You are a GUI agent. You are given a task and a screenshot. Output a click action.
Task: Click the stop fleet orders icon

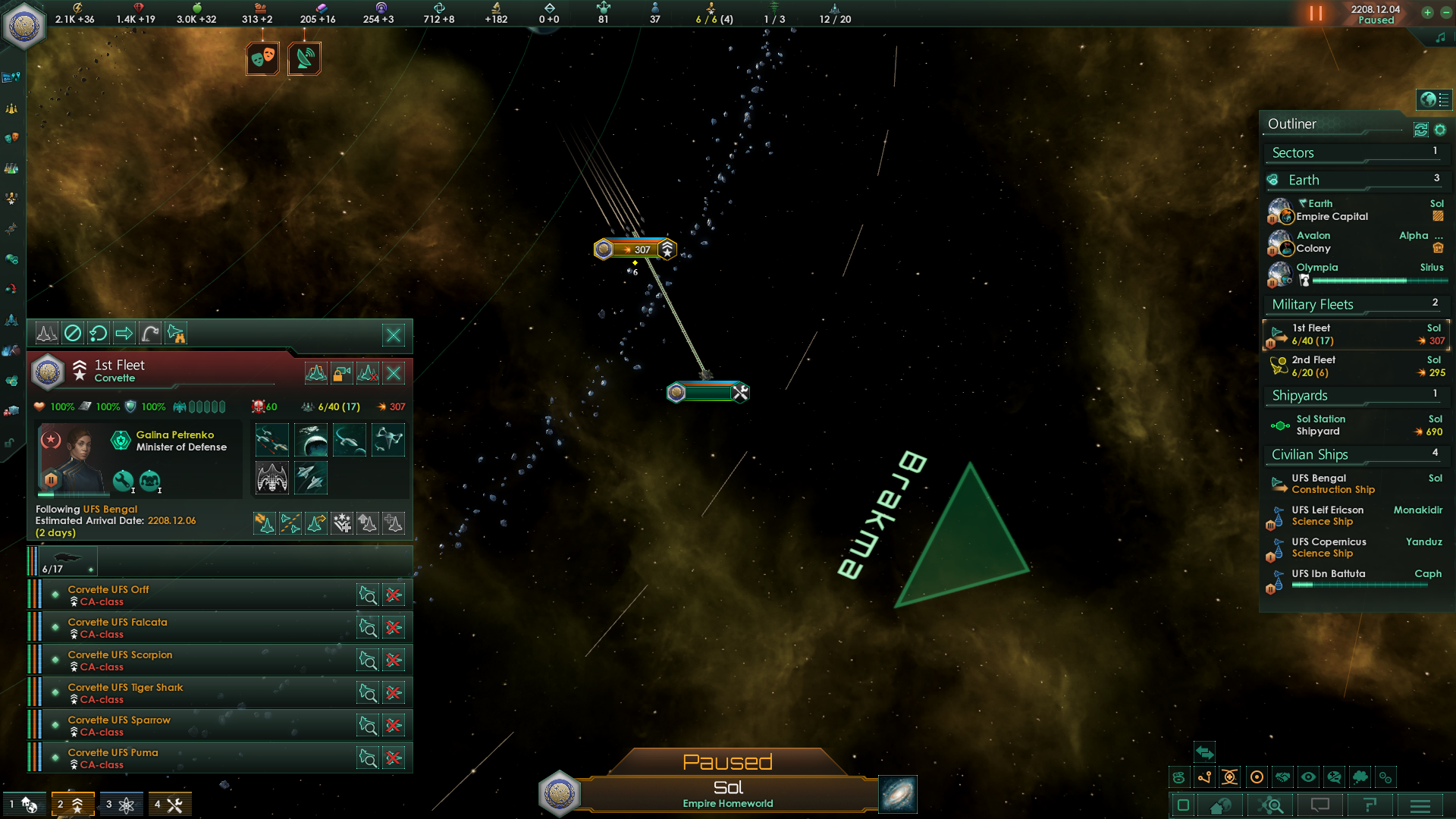coord(71,334)
